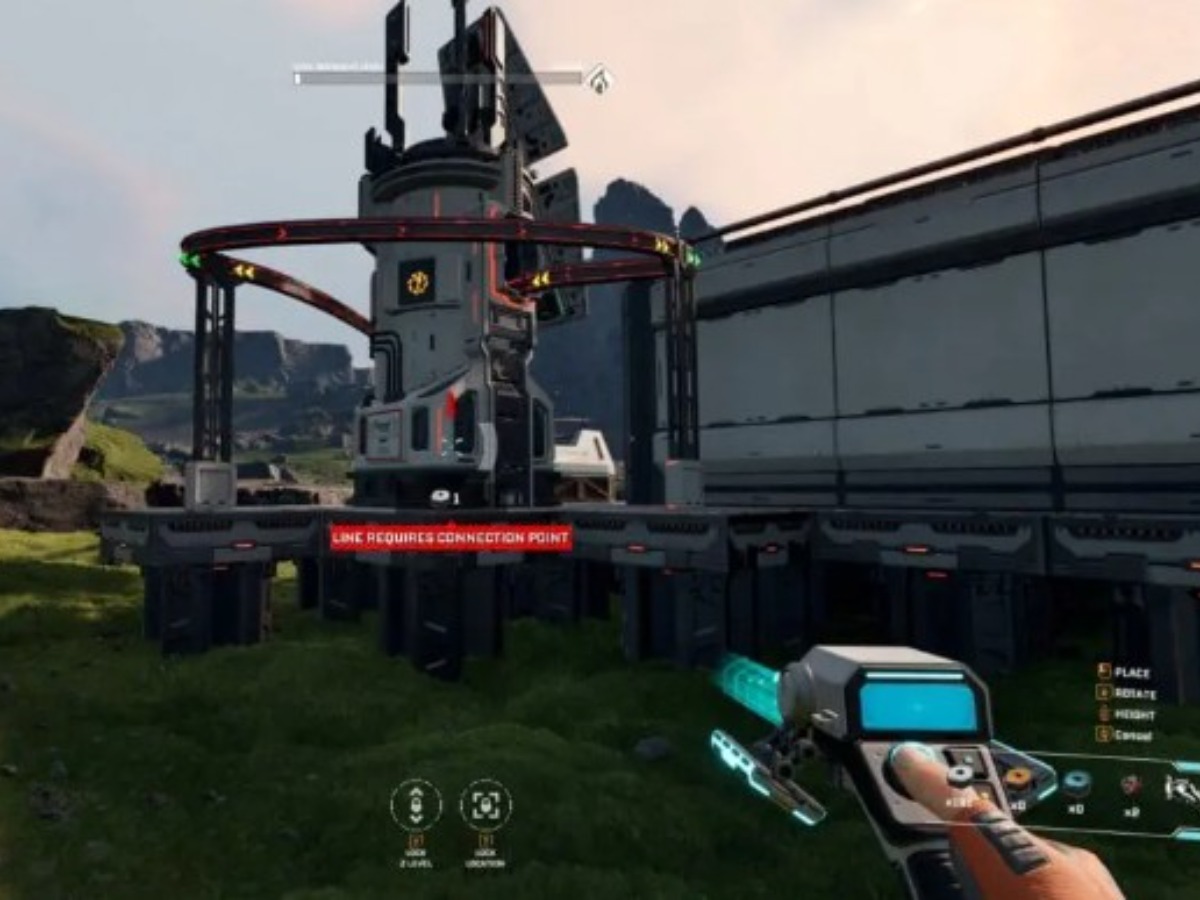Click the diamond emblem beside the progress bar
The image size is (1200, 900).
(599, 79)
